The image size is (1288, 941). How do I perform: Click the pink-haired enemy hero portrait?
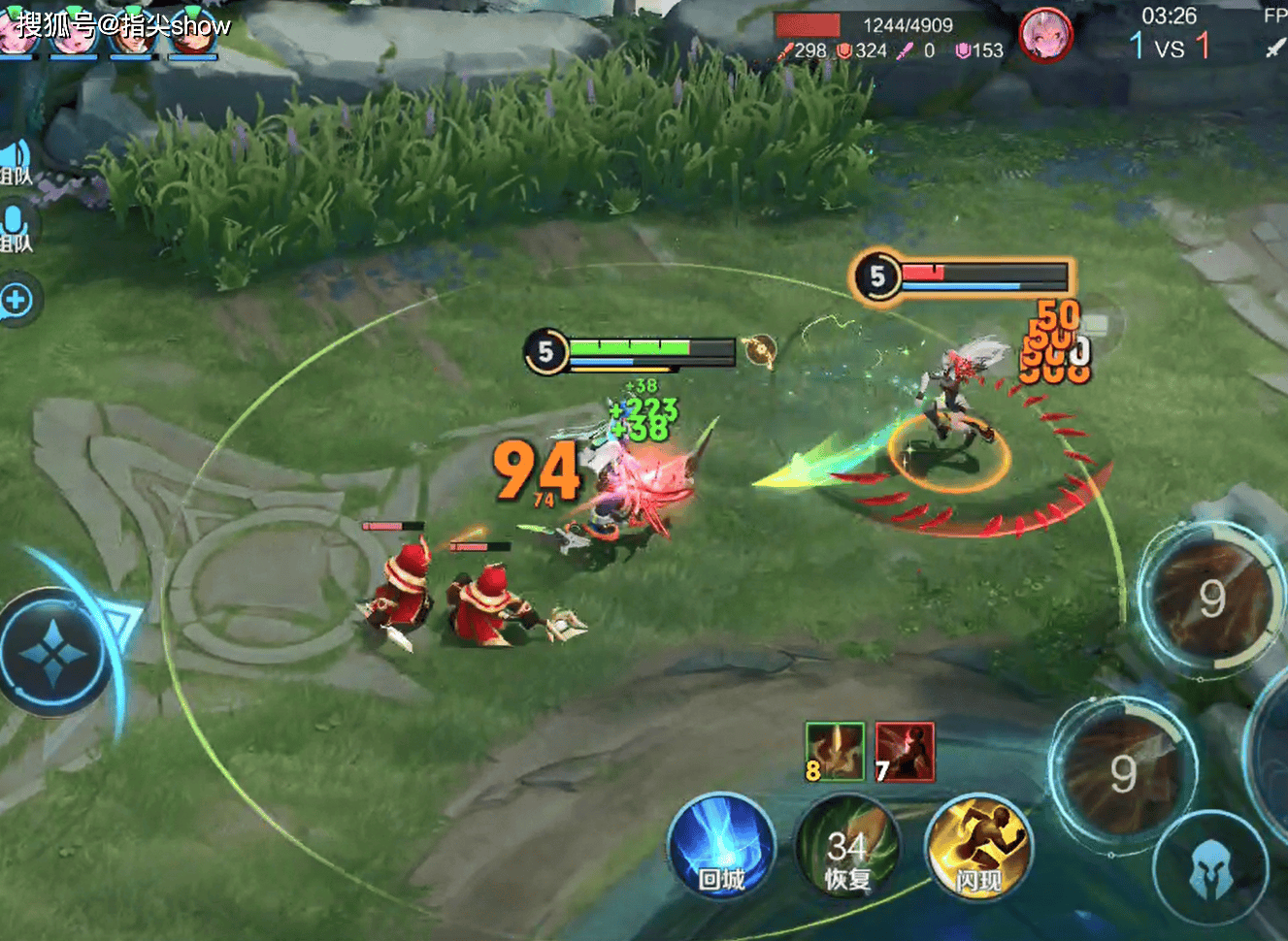click(x=1045, y=35)
